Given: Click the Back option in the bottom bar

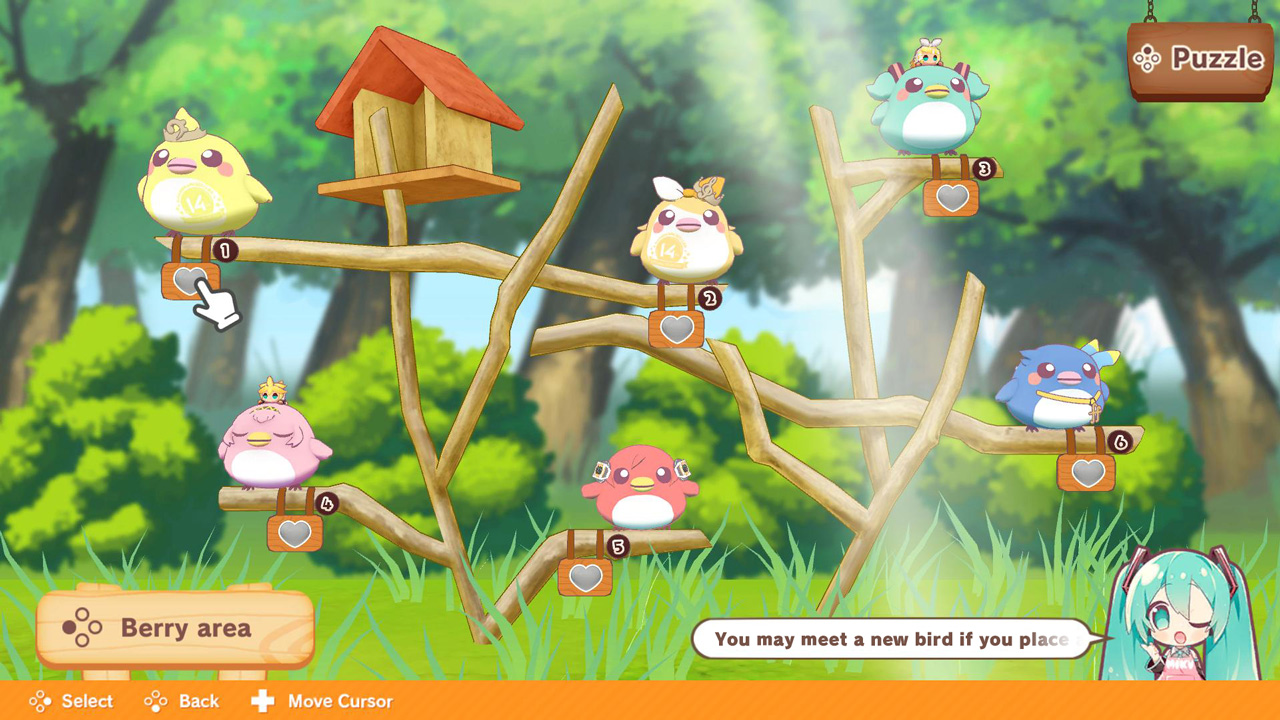Looking at the screenshot, I should tap(196, 701).
